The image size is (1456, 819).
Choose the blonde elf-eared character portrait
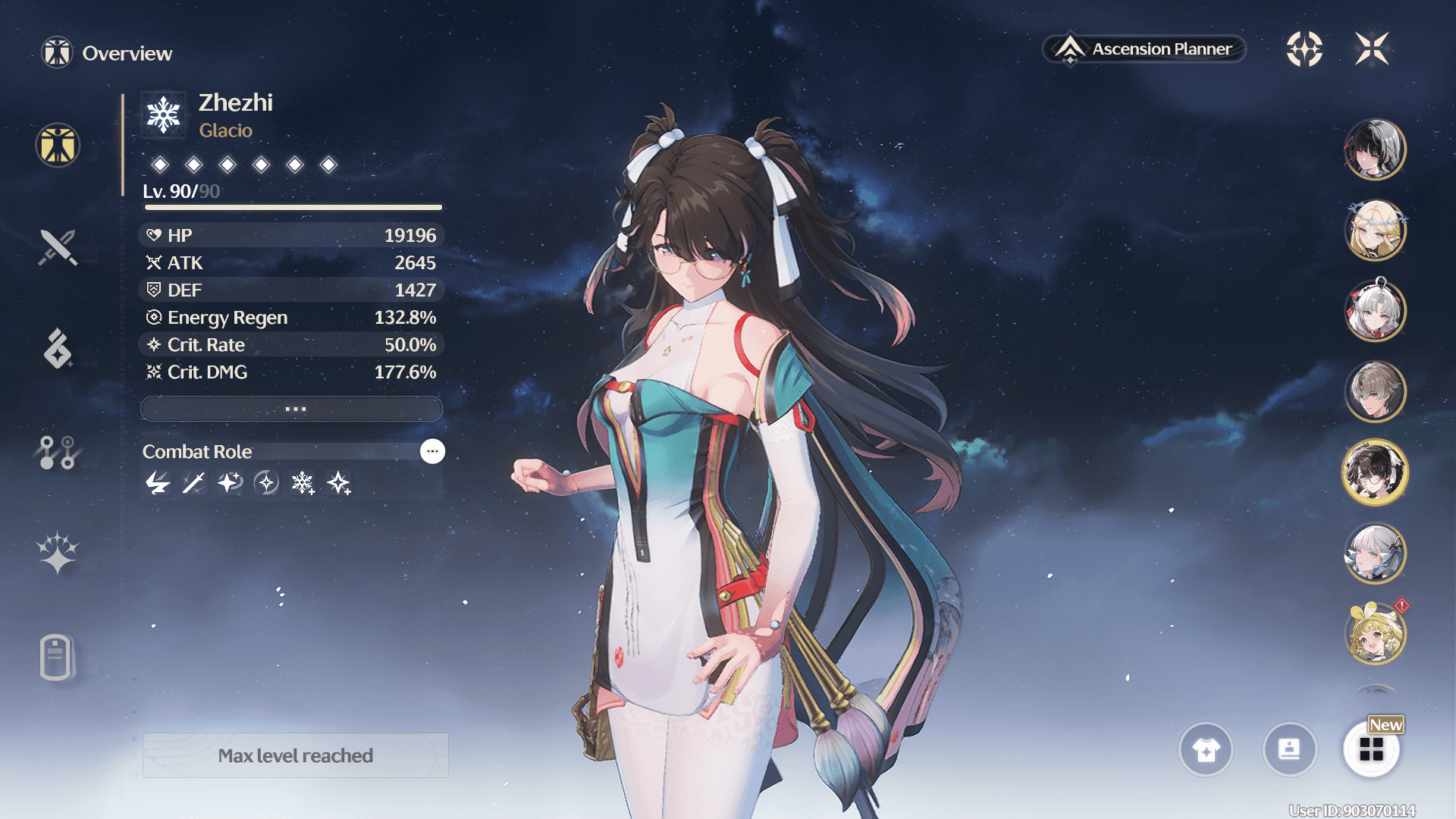pyautogui.click(x=1375, y=230)
